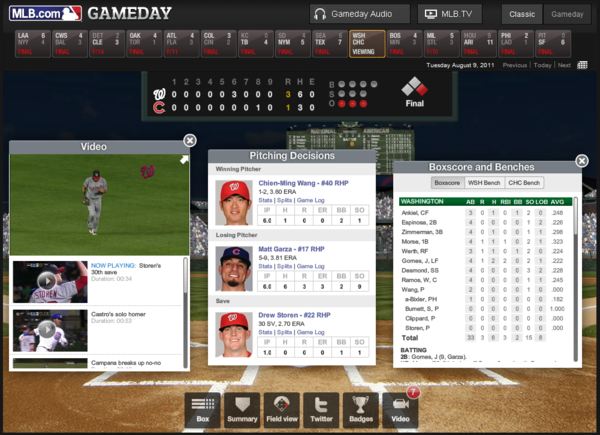This screenshot has width=600, height=435.
Task: Open Chien-Ming Wang's player link
Action: (x=295, y=183)
